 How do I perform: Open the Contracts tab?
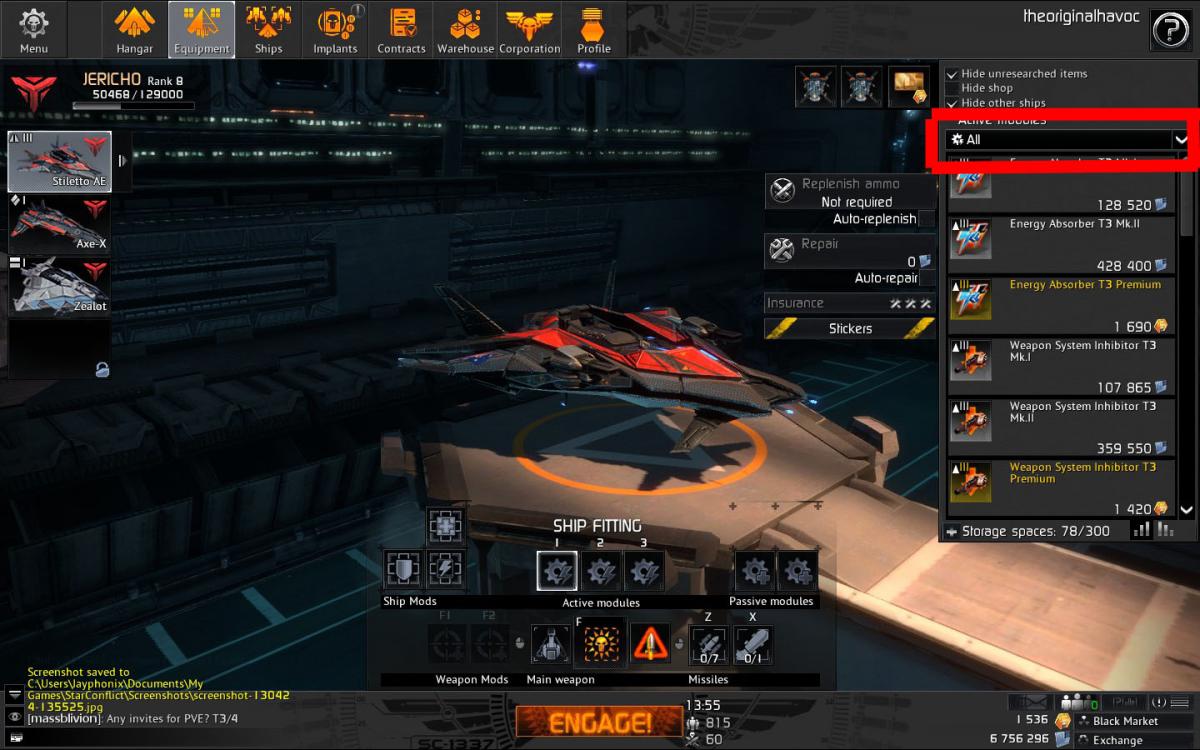point(401,30)
